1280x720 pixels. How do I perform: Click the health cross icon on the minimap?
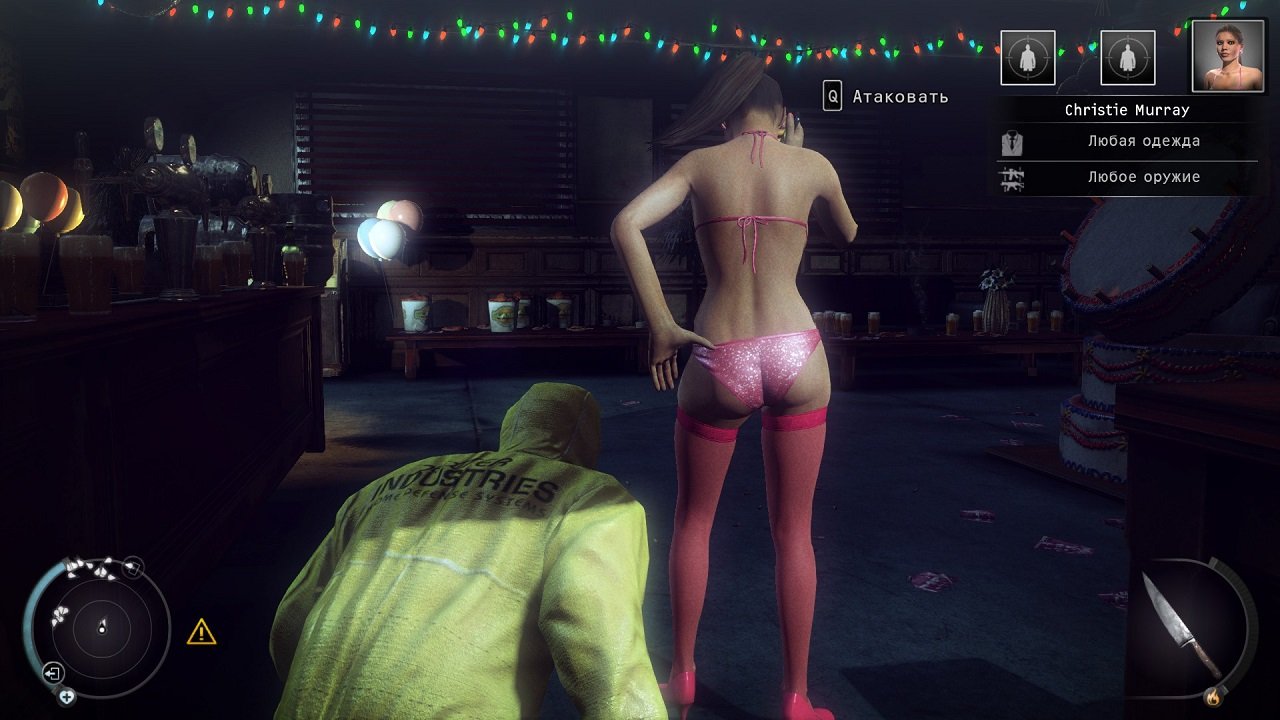click(67, 696)
